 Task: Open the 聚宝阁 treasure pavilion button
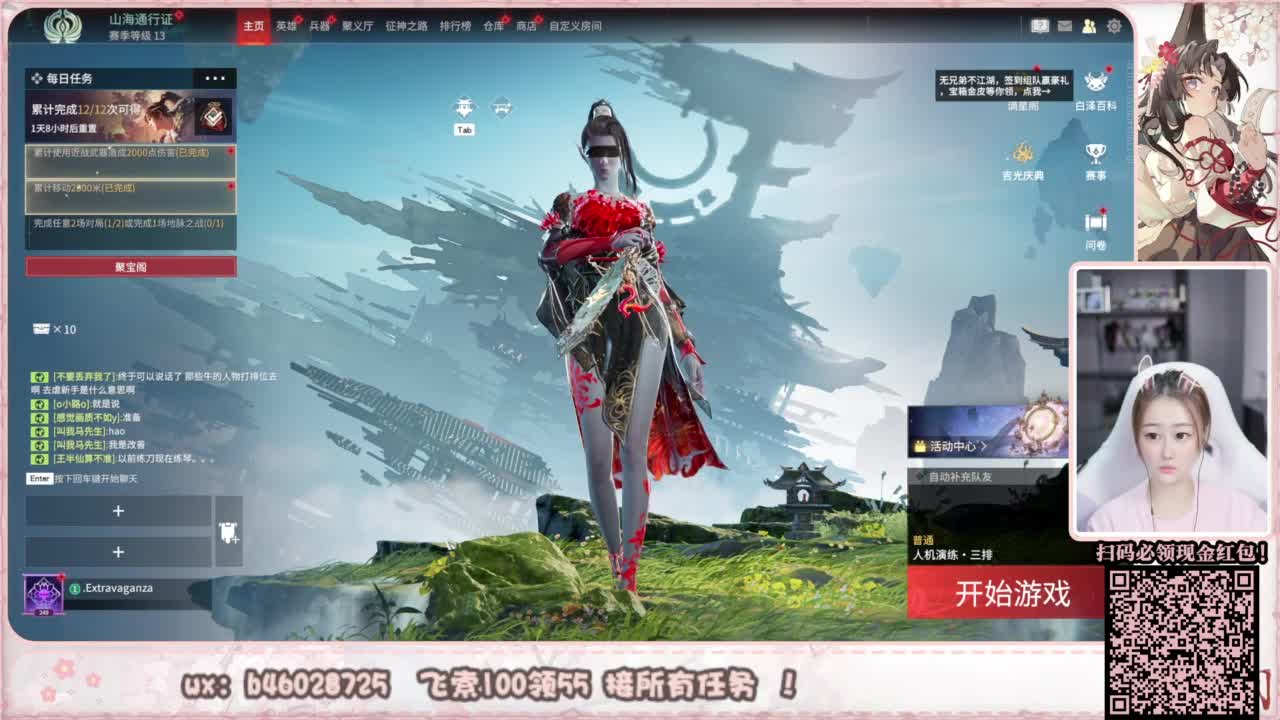coord(128,267)
